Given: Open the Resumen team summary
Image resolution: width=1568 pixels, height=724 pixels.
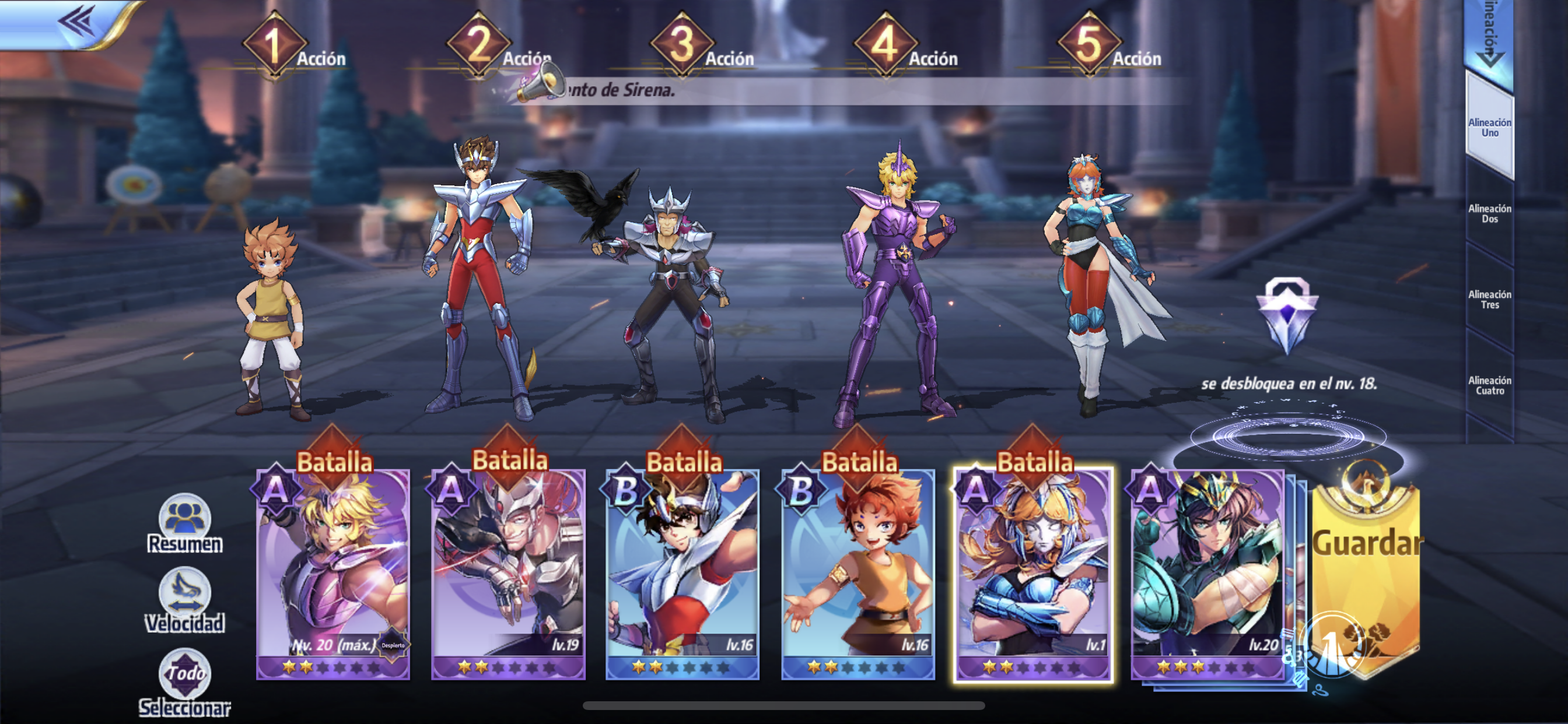Looking at the screenshot, I should click(x=184, y=524).
